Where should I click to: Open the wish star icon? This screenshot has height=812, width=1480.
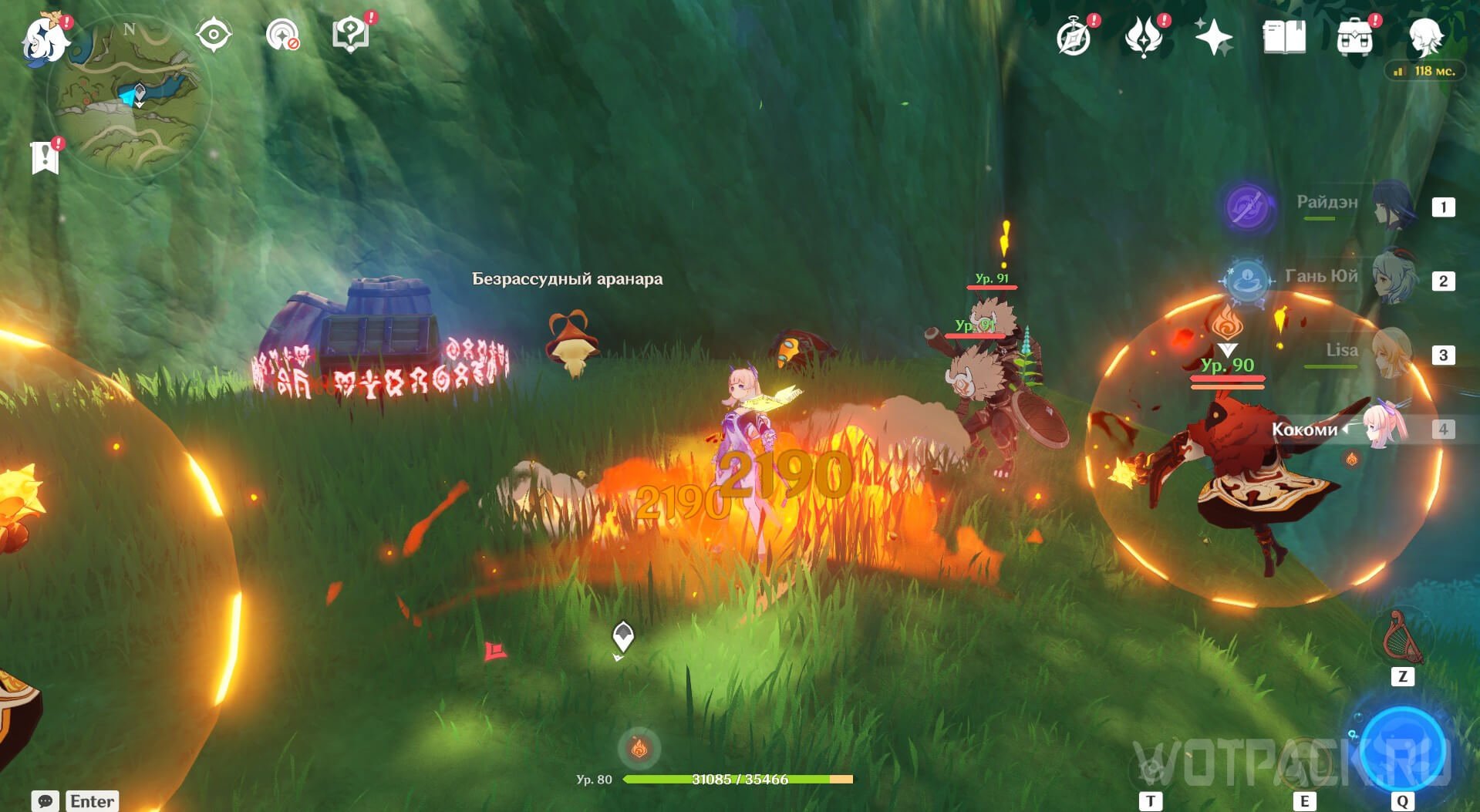point(1213,36)
